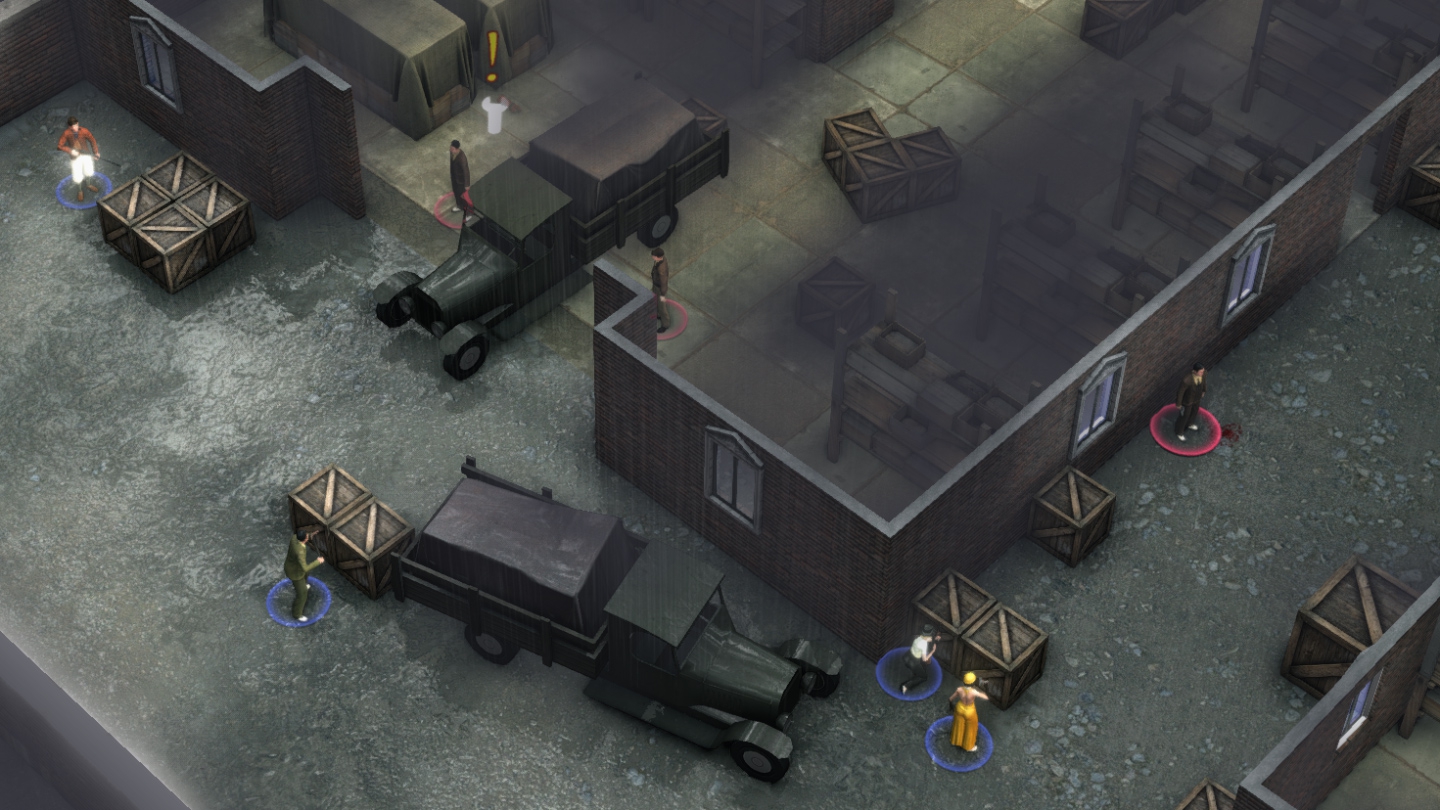Select the gangster in the red jacket
This screenshot has height=810, width=1440.
[x=80, y=157]
